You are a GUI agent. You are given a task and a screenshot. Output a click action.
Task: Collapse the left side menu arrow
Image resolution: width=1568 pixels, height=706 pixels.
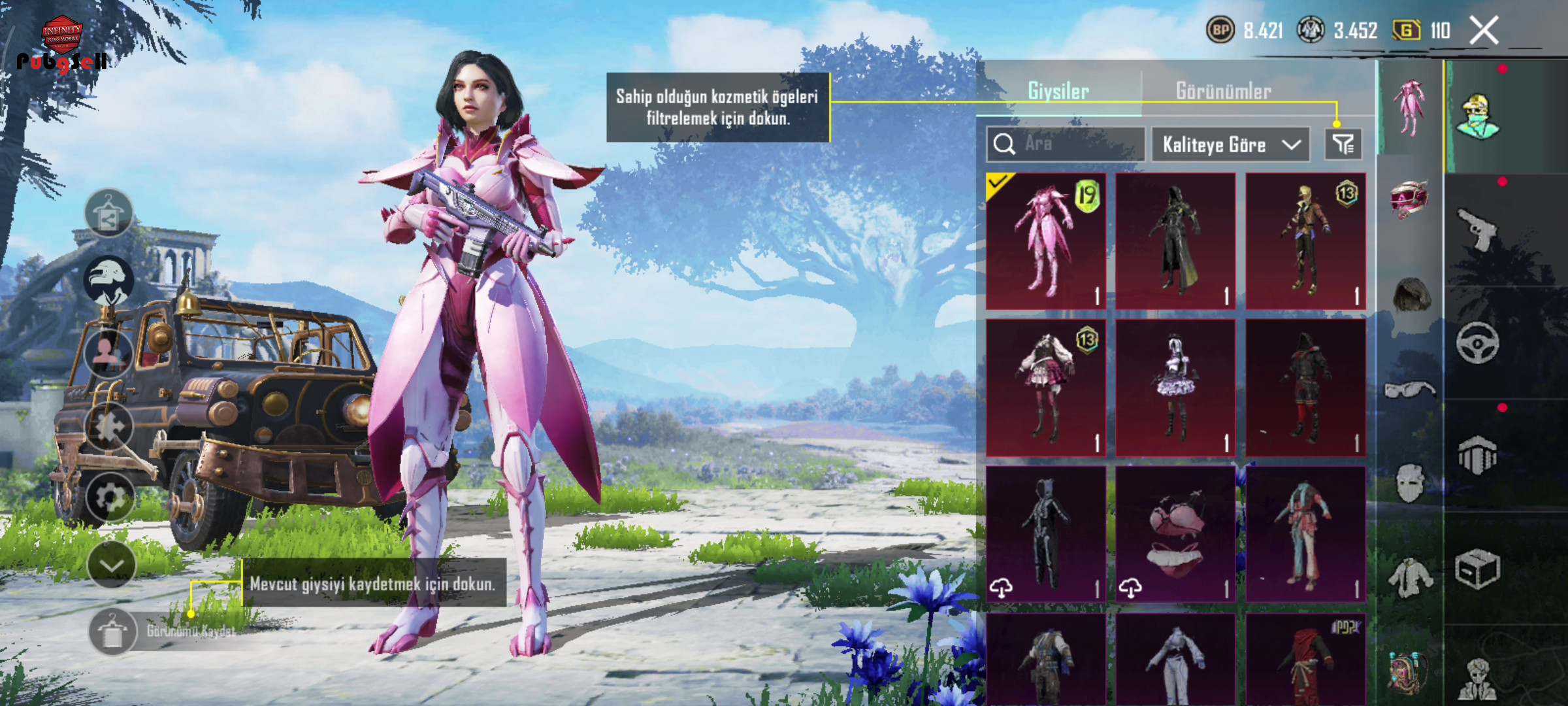(110, 565)
